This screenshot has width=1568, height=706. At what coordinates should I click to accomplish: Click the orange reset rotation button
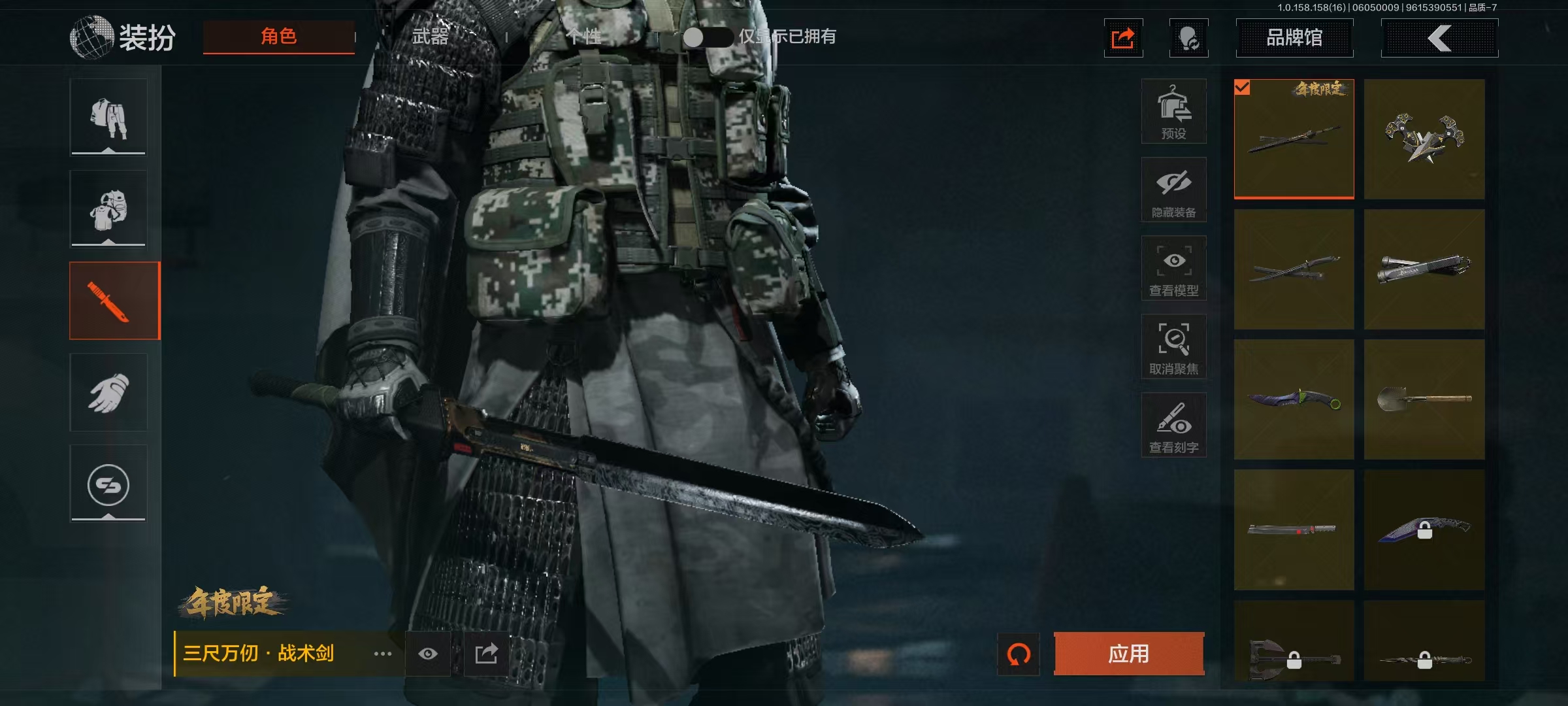(x=1018, y=654)
